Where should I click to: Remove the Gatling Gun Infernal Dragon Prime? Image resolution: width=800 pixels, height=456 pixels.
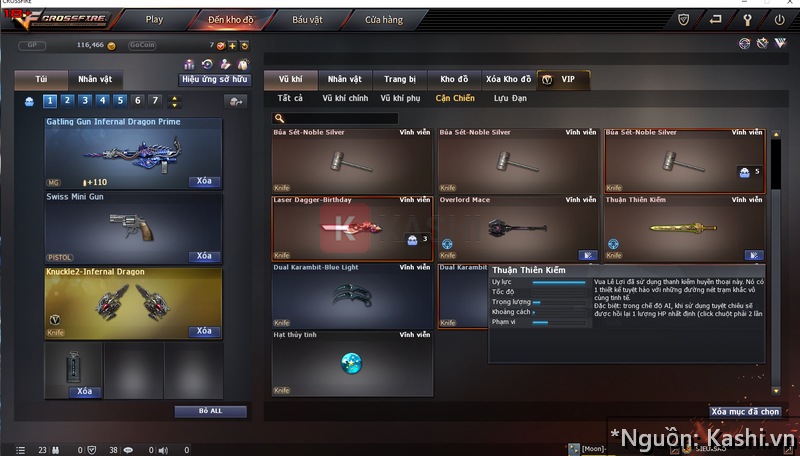pos(204,182)
